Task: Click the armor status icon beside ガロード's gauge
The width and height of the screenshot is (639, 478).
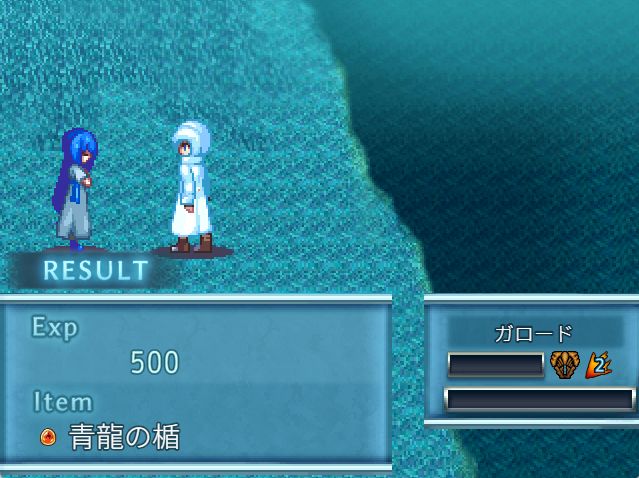Action: (565, 365)
